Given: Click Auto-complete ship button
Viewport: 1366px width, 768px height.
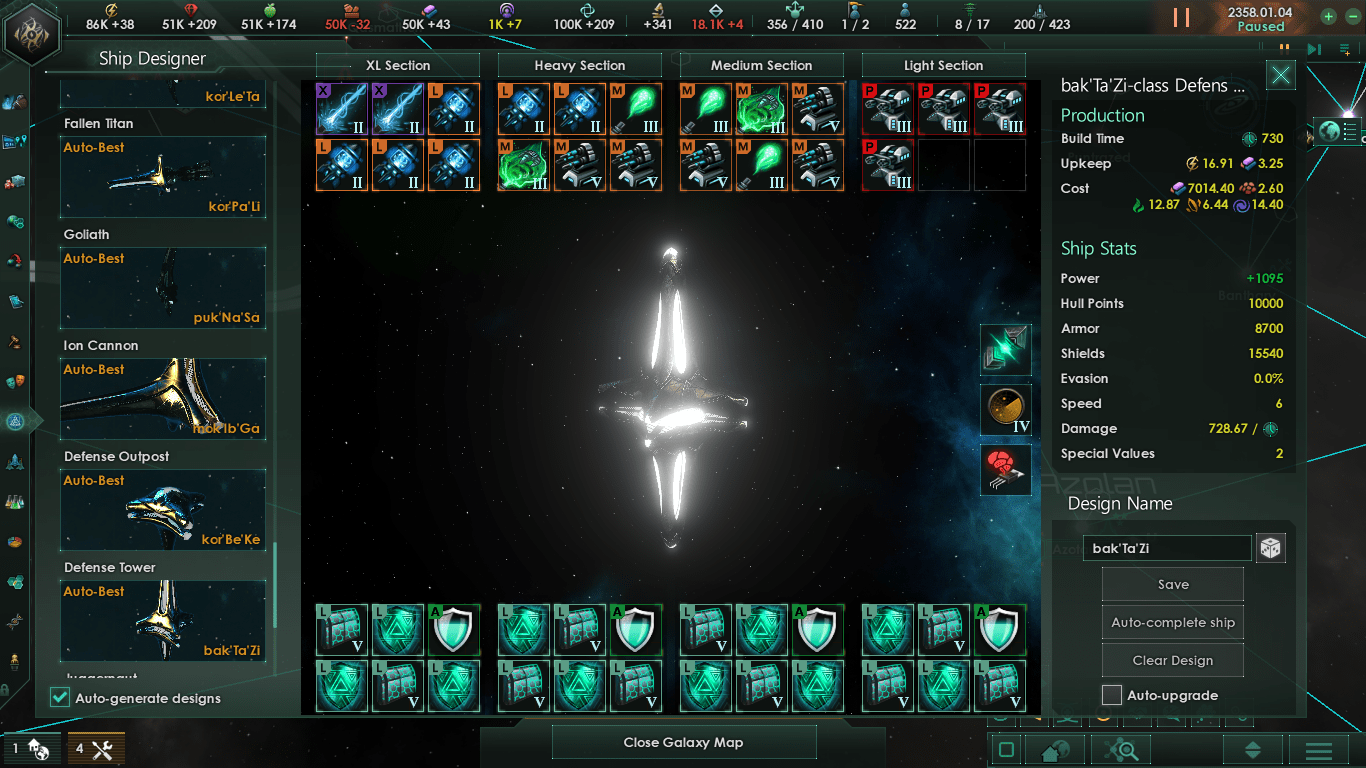Looking at the screenshot, I should (1173, 623).
